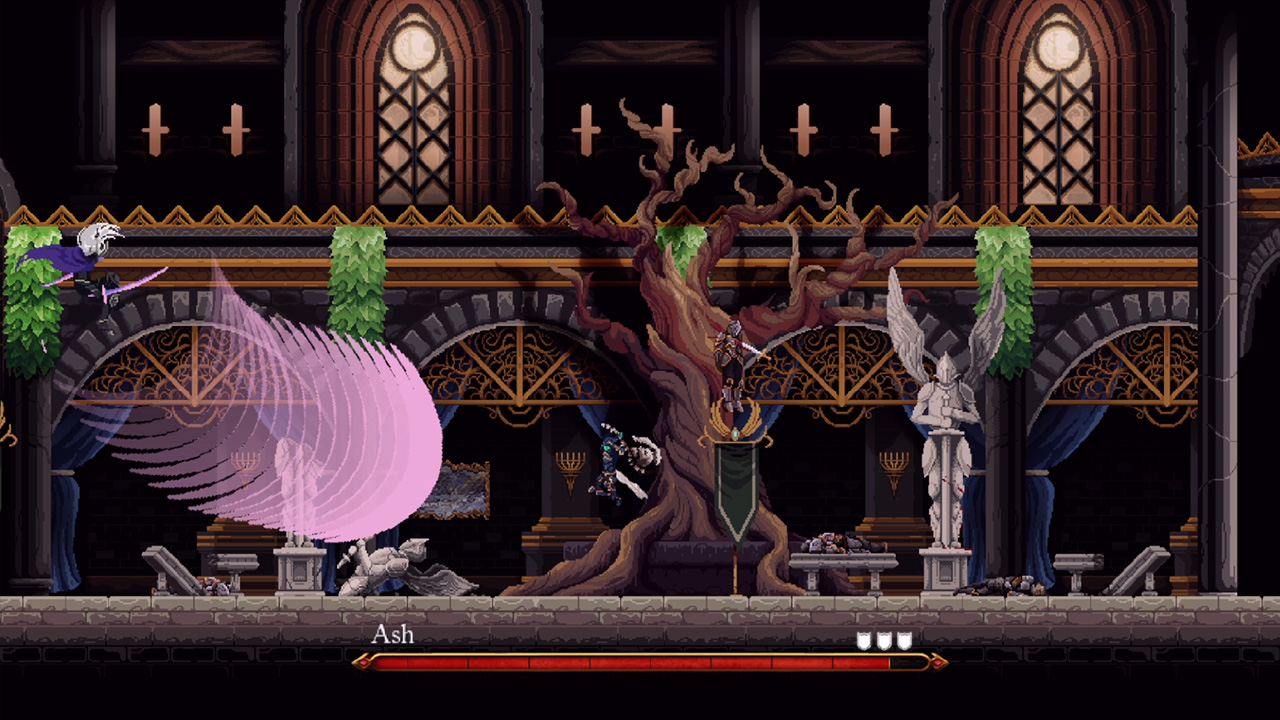Click the rightmost shield charge icon
This screenshot has height=720, width=1280.
click(x=903, y=641)
